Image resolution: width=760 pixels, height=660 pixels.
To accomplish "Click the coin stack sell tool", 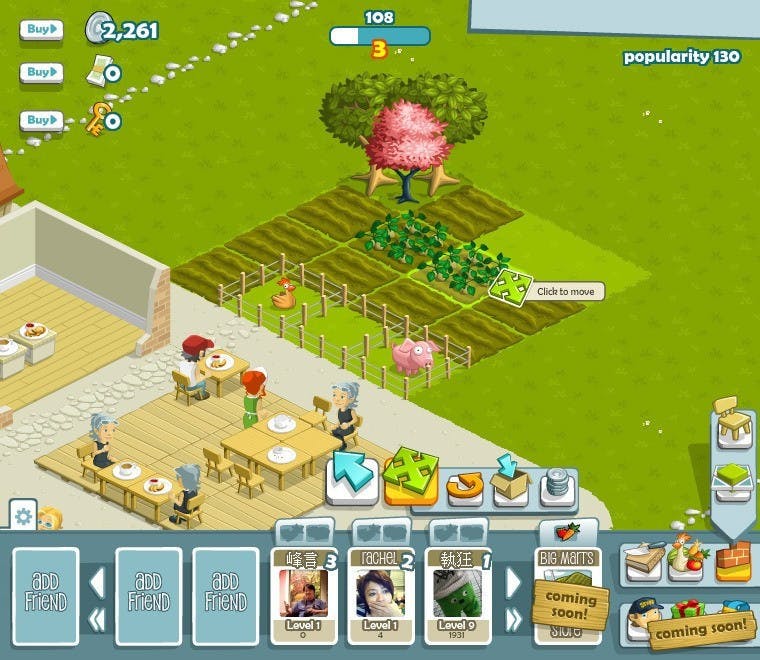I will (558, 486).
